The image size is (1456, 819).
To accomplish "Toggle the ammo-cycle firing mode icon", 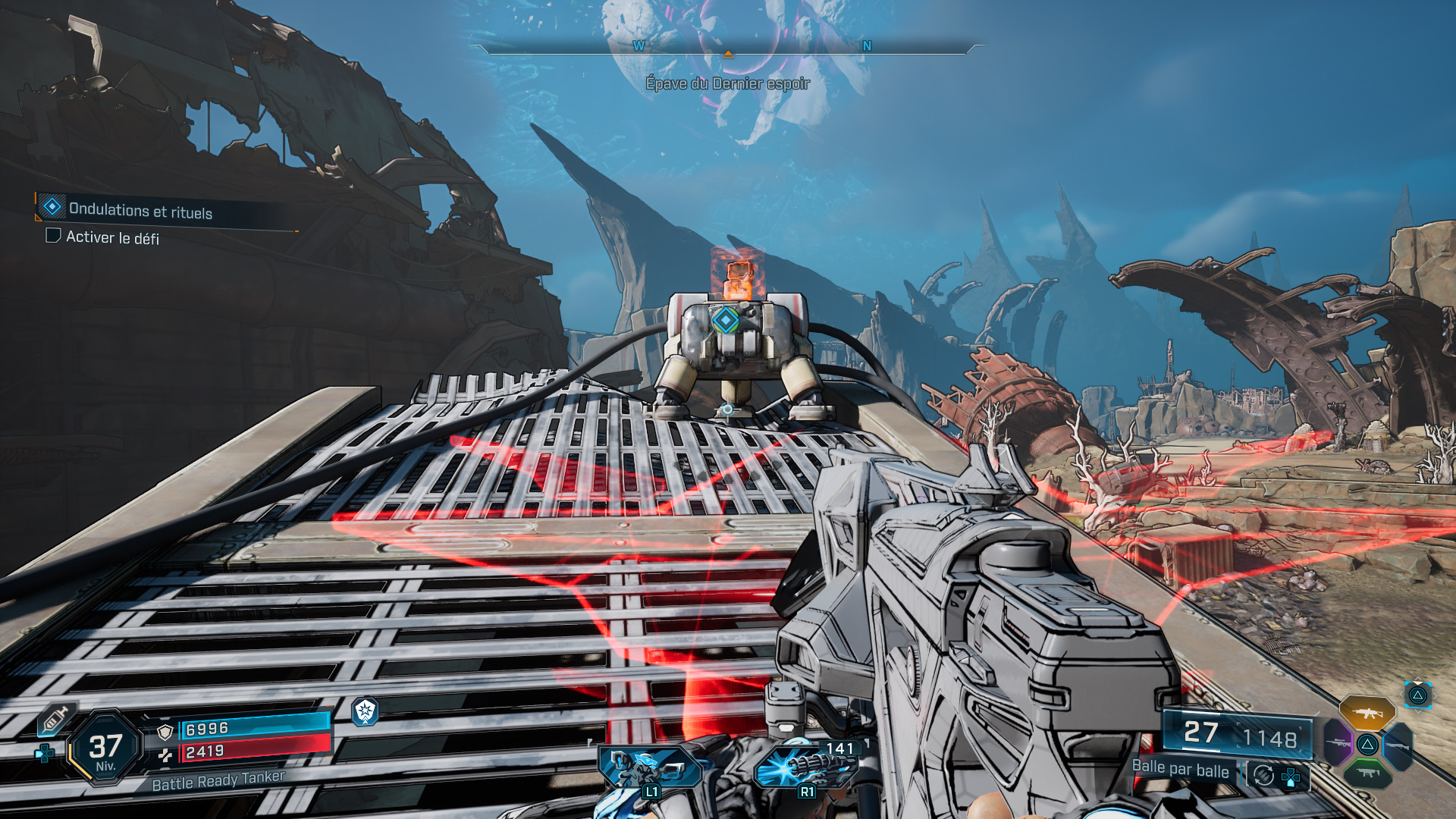I will pyautogui.click(x=1263, y=775).
